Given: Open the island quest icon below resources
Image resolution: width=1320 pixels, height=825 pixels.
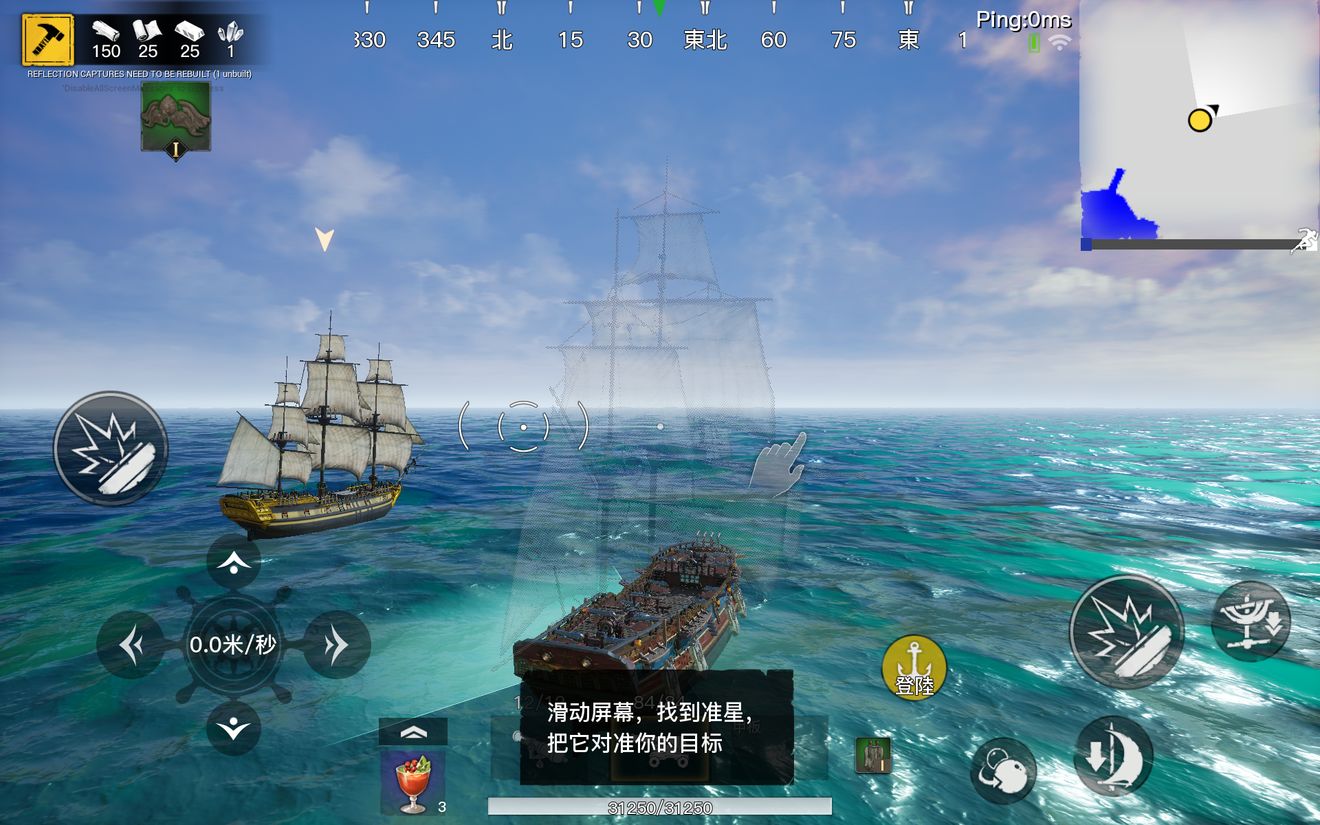Looking at the screenshot, I should point(176,116).
